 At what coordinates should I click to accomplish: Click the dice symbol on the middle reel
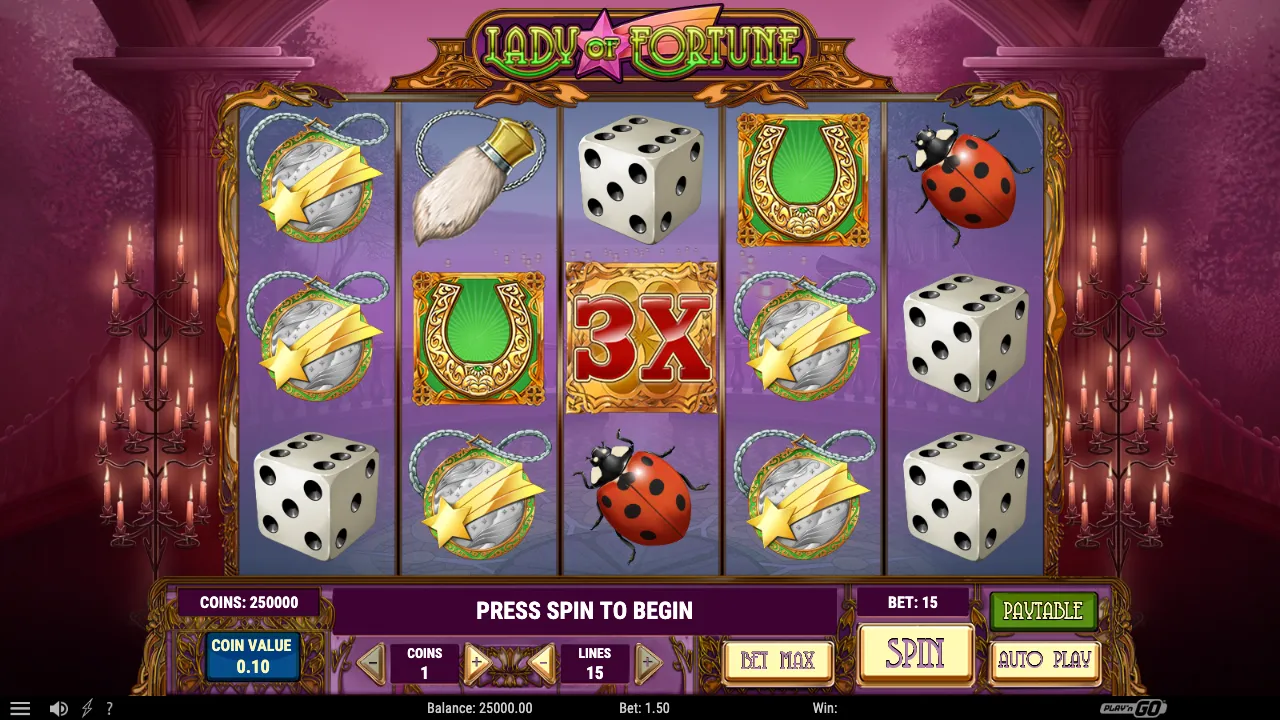(640, 180)
